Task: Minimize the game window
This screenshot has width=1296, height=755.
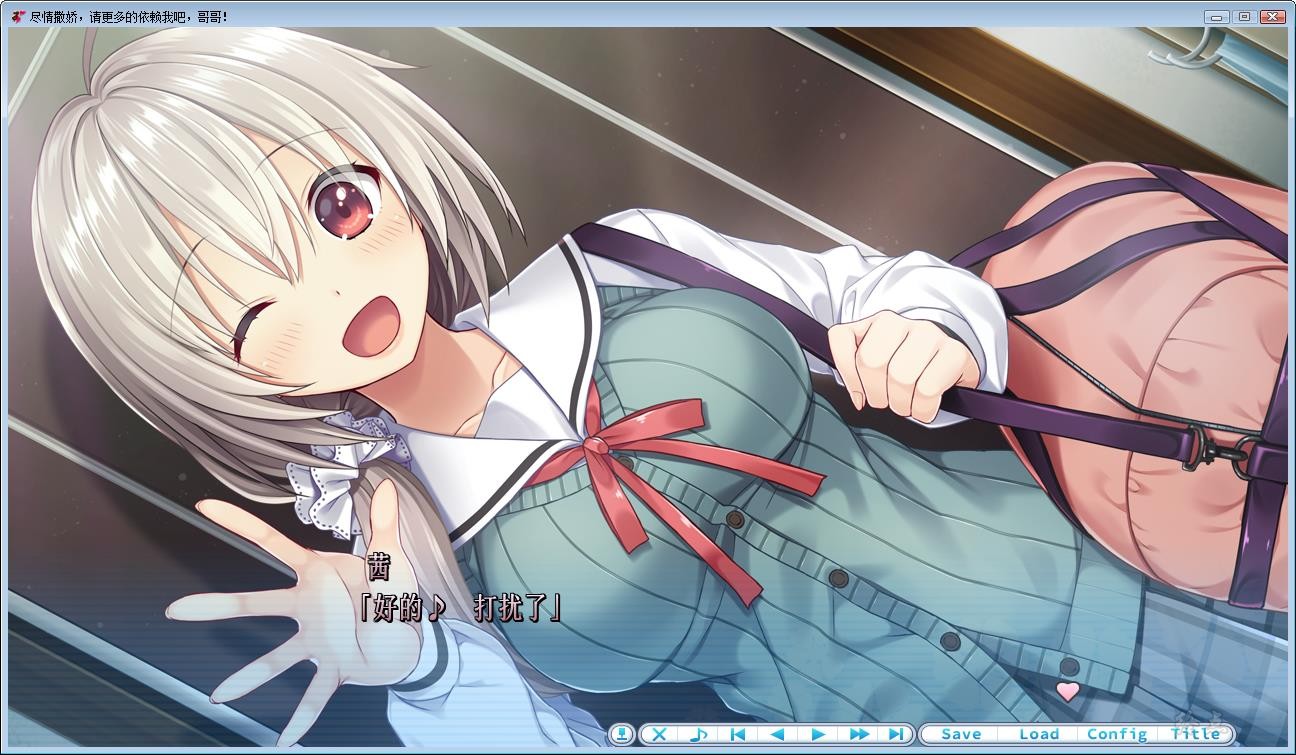Action: 1216,16
